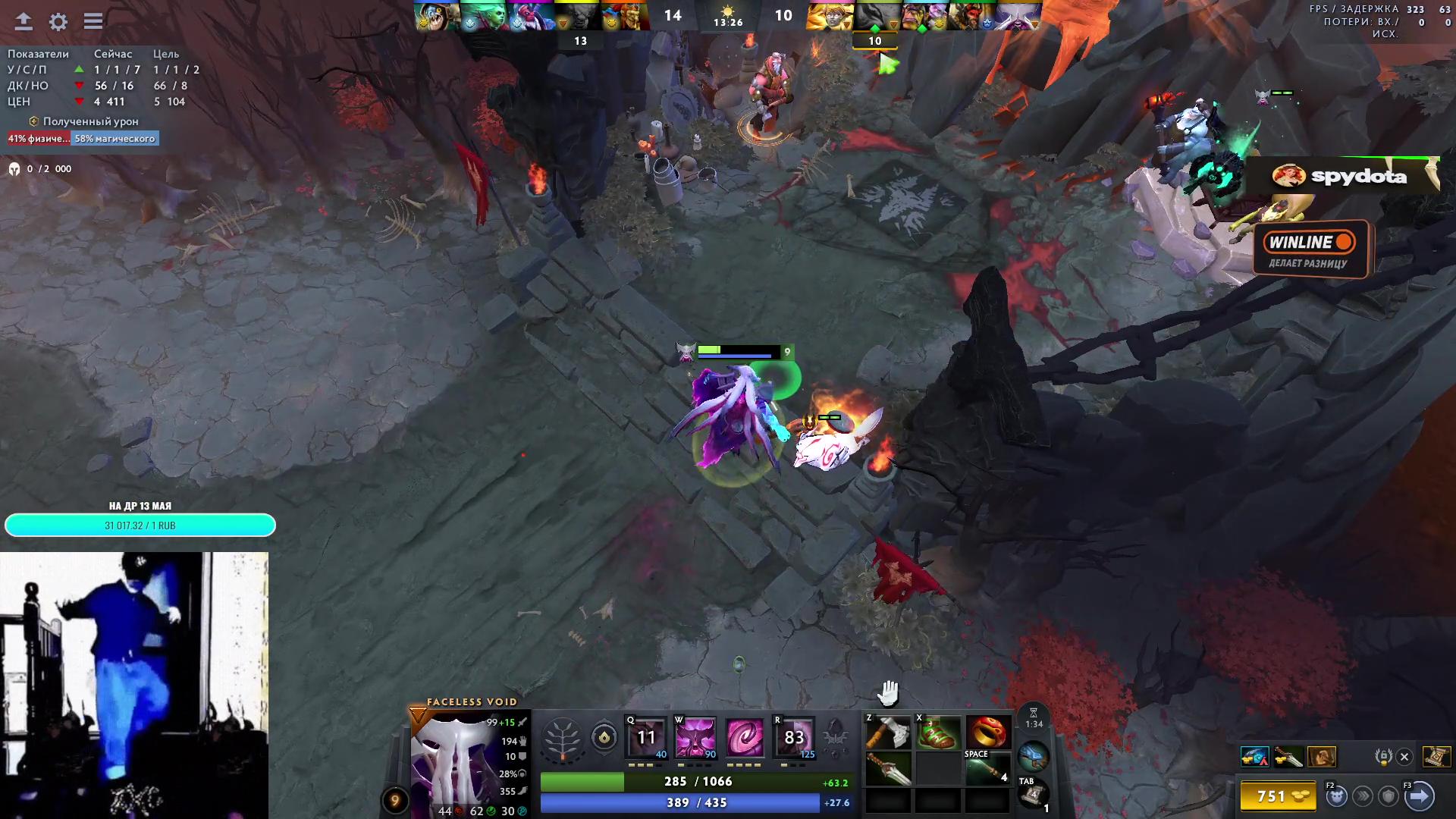Screen dimensions: 1456x819
Task: Select the sword item in inventory
Action: tap(888, 770)
